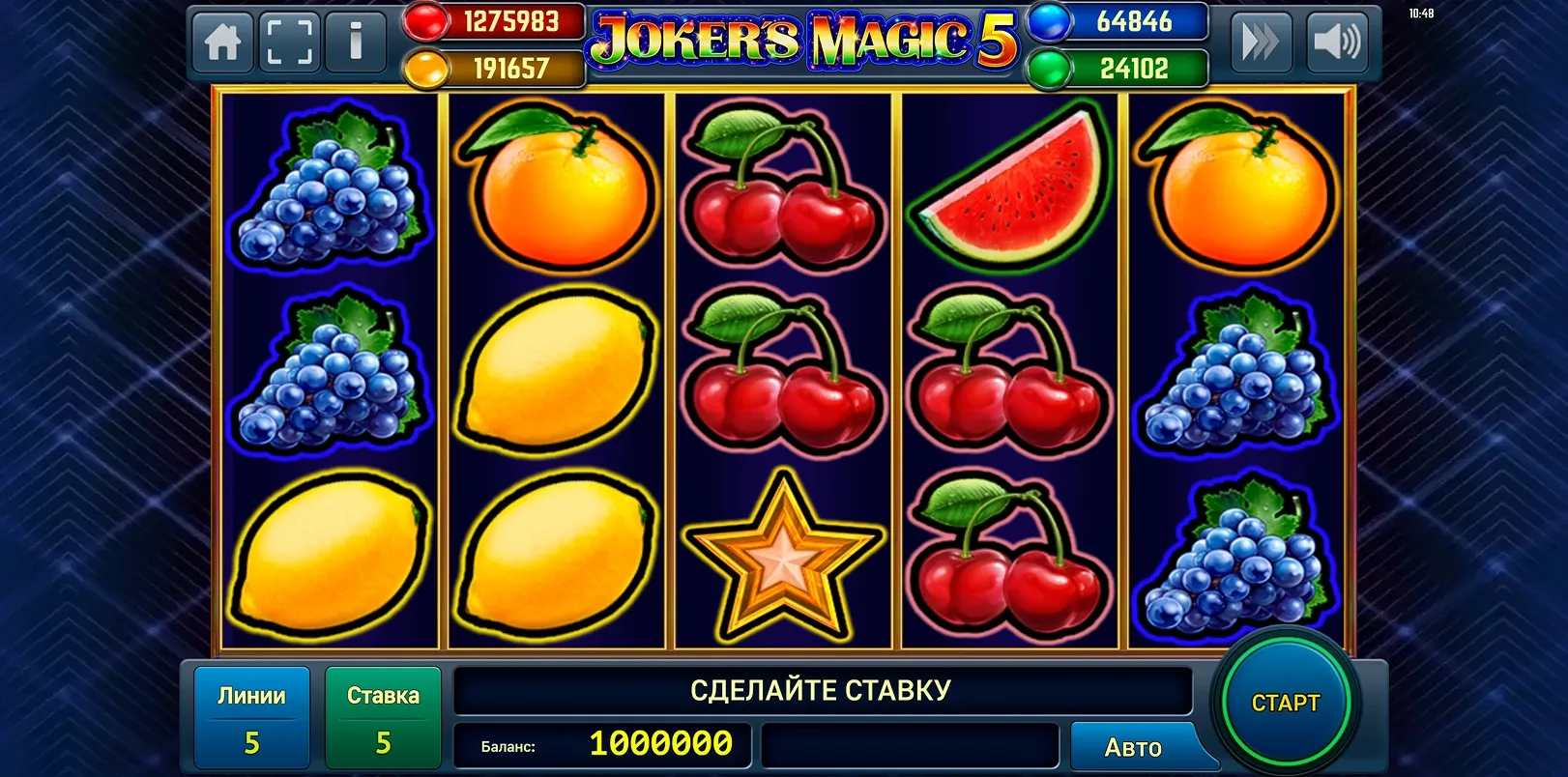Click the red jackpot orb icon

[426, 21]
